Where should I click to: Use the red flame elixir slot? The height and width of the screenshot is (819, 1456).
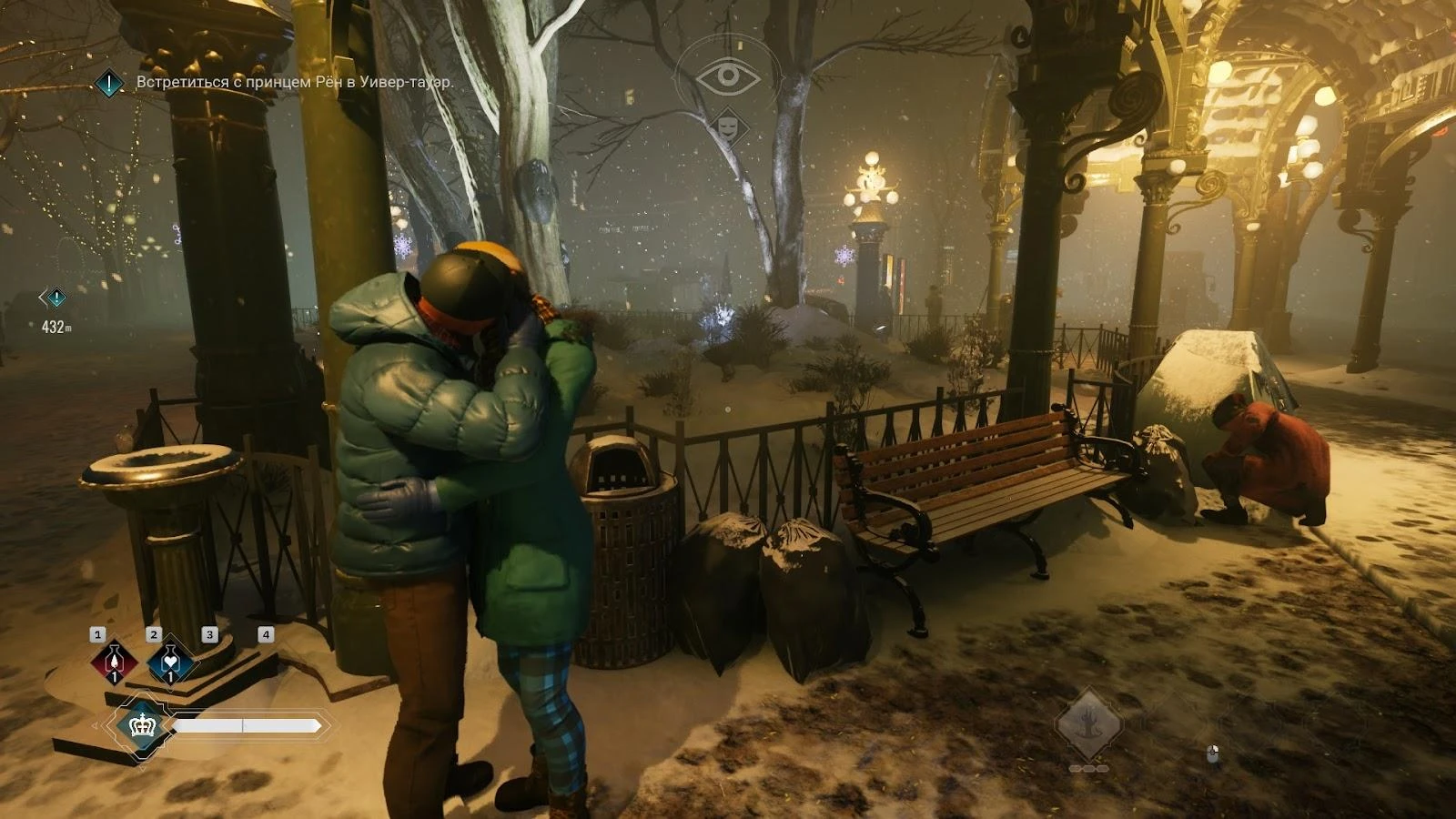pos(114,662)
